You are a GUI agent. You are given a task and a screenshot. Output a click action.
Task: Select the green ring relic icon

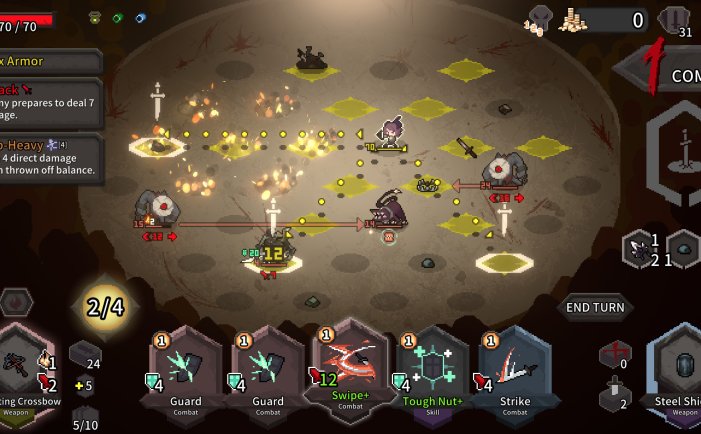click(x=117, y=17)
